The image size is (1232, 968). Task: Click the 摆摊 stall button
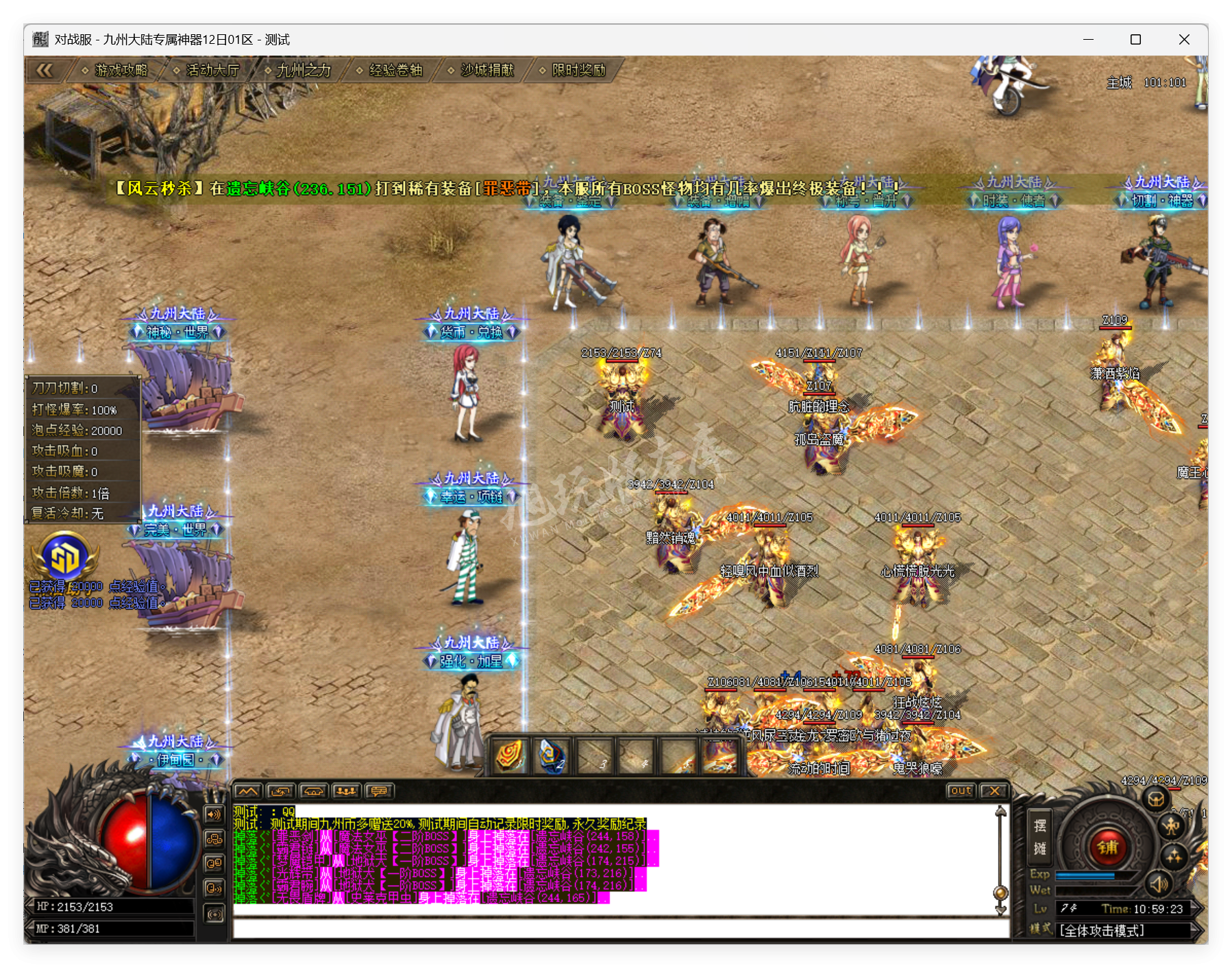pyautogui.click(x=1040, y=838)
